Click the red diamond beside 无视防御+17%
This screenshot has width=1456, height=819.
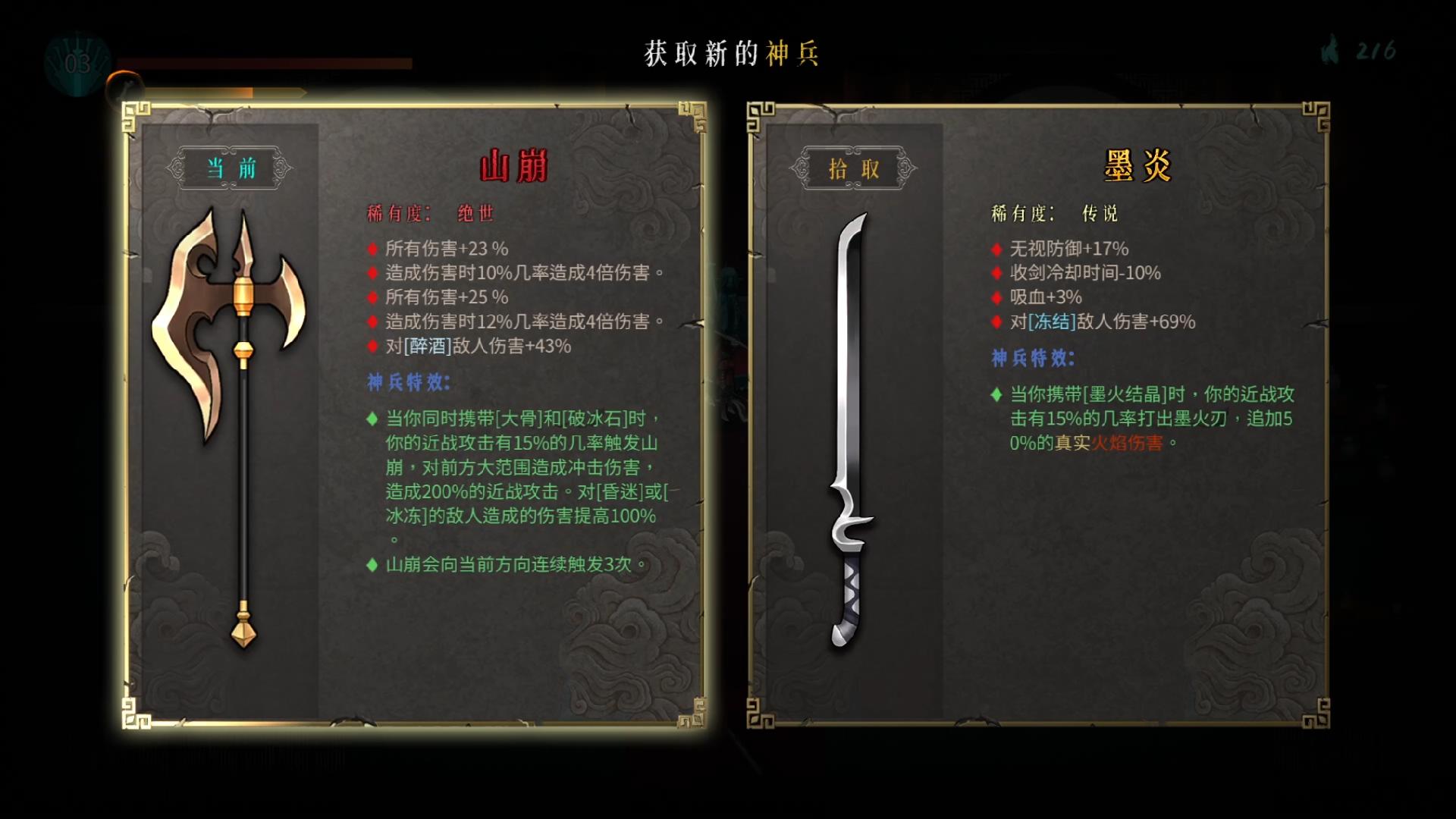995,249
